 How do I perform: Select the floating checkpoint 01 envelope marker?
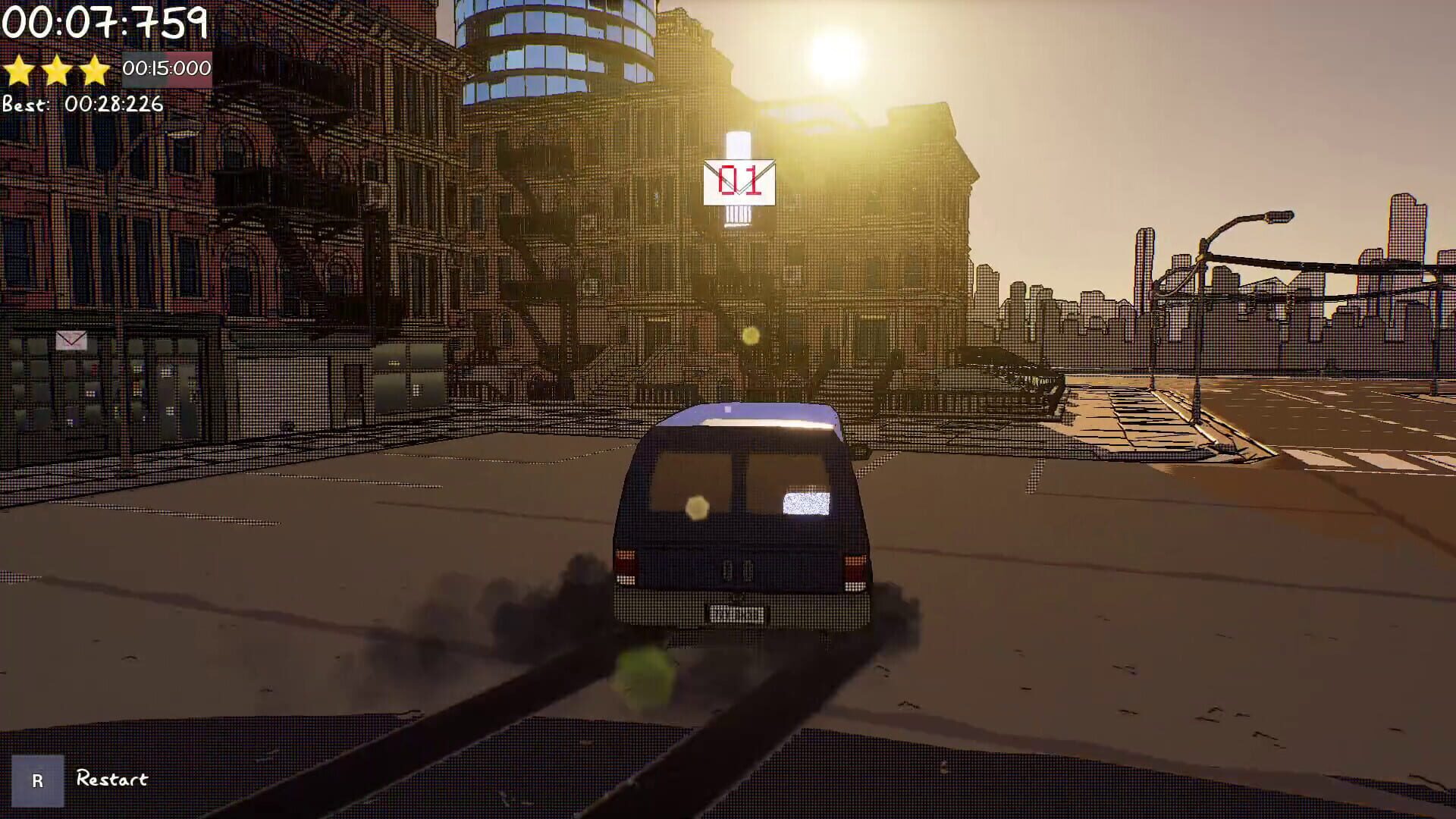pos(739,182)
